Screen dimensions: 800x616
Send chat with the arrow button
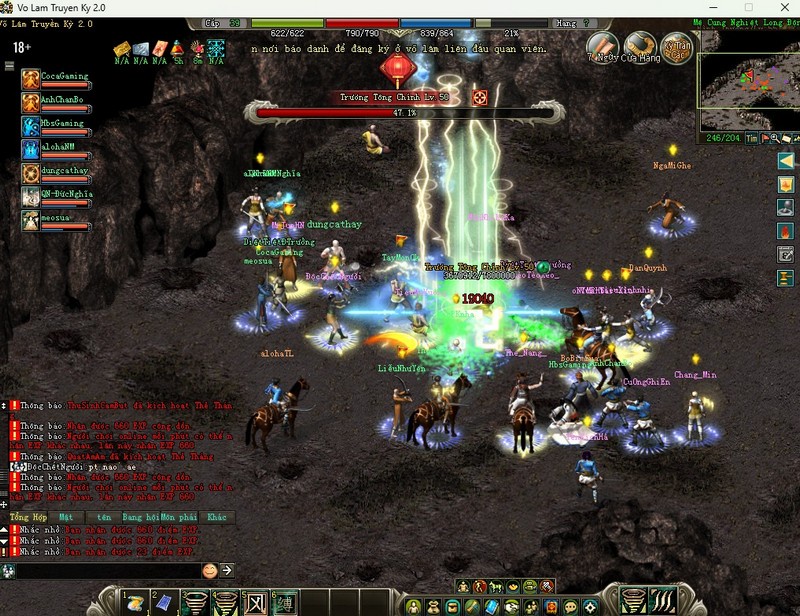227,570
